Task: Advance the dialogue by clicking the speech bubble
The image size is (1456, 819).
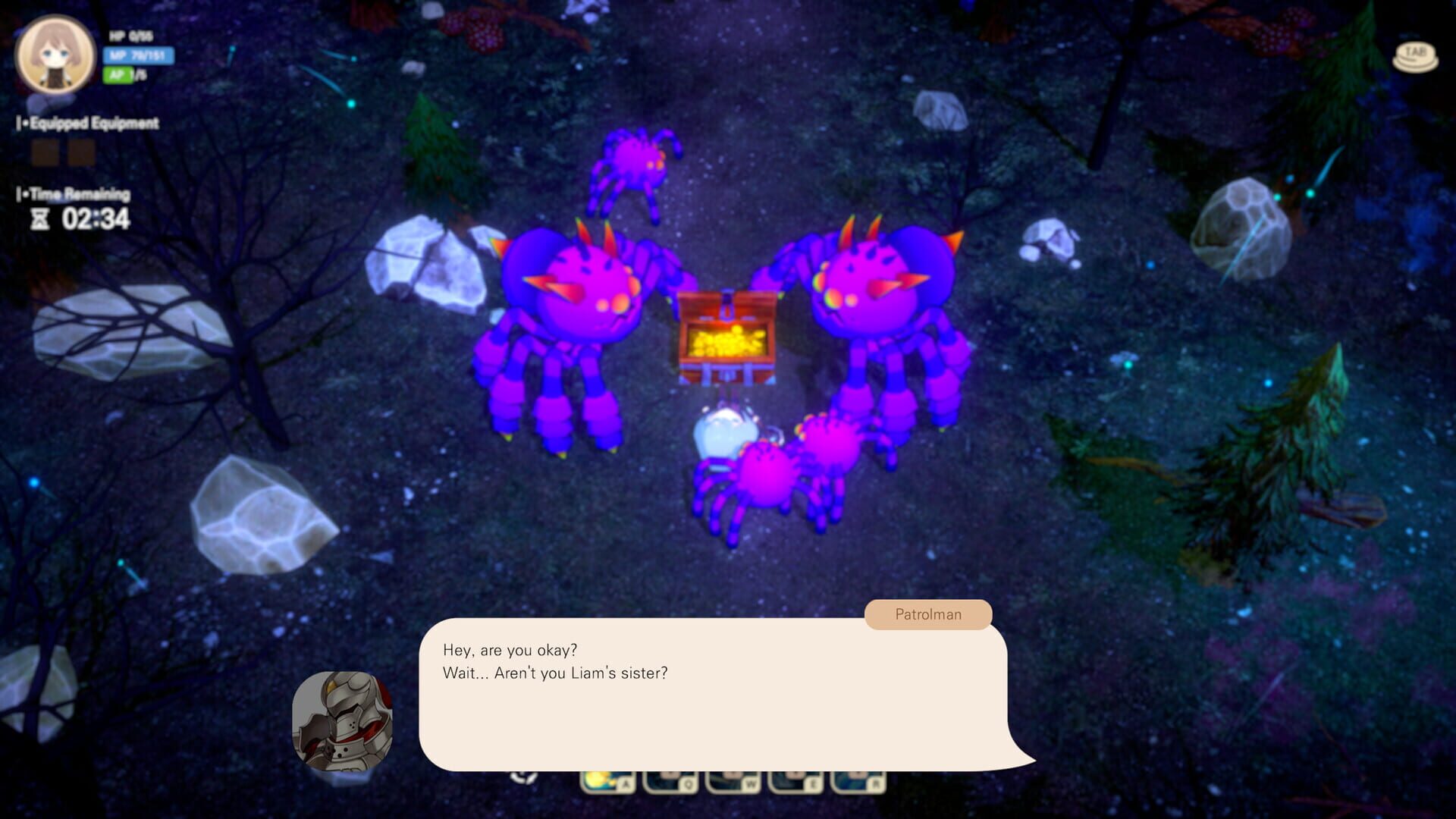Action: (720, 694)
